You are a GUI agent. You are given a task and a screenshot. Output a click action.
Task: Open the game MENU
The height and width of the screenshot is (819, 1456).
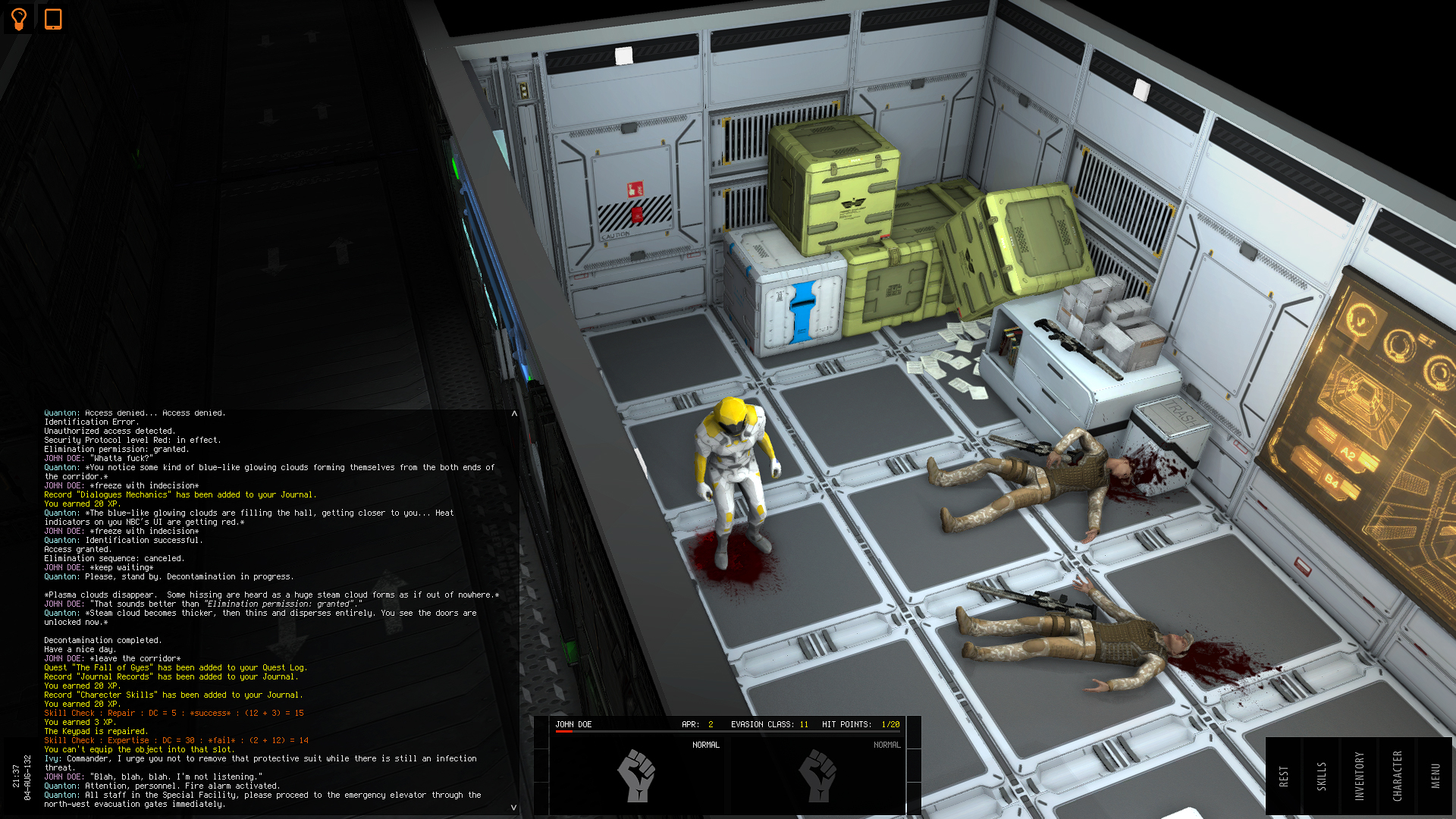pos(1434,773)
